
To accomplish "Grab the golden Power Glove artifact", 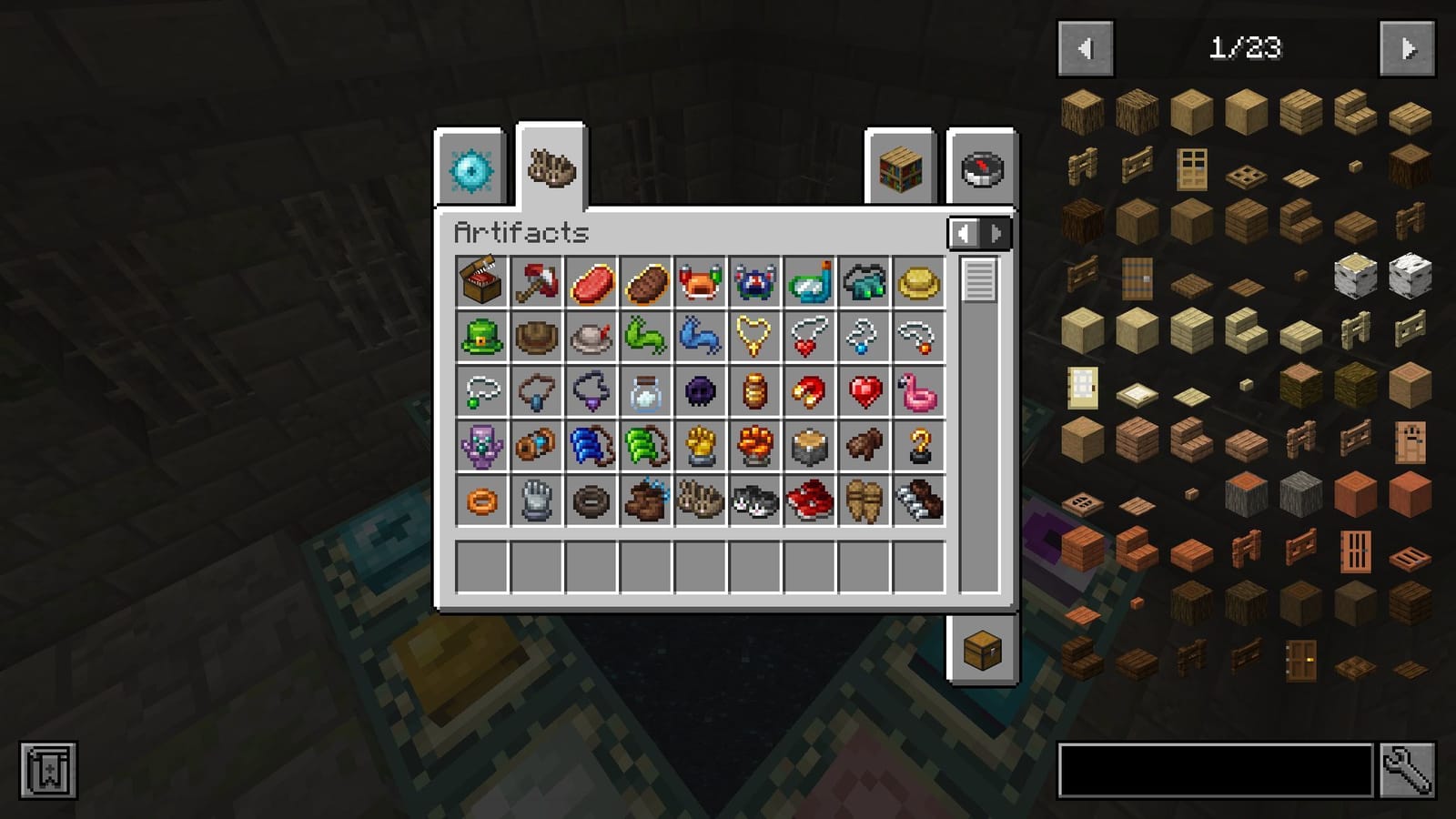I will coord(696,446).
